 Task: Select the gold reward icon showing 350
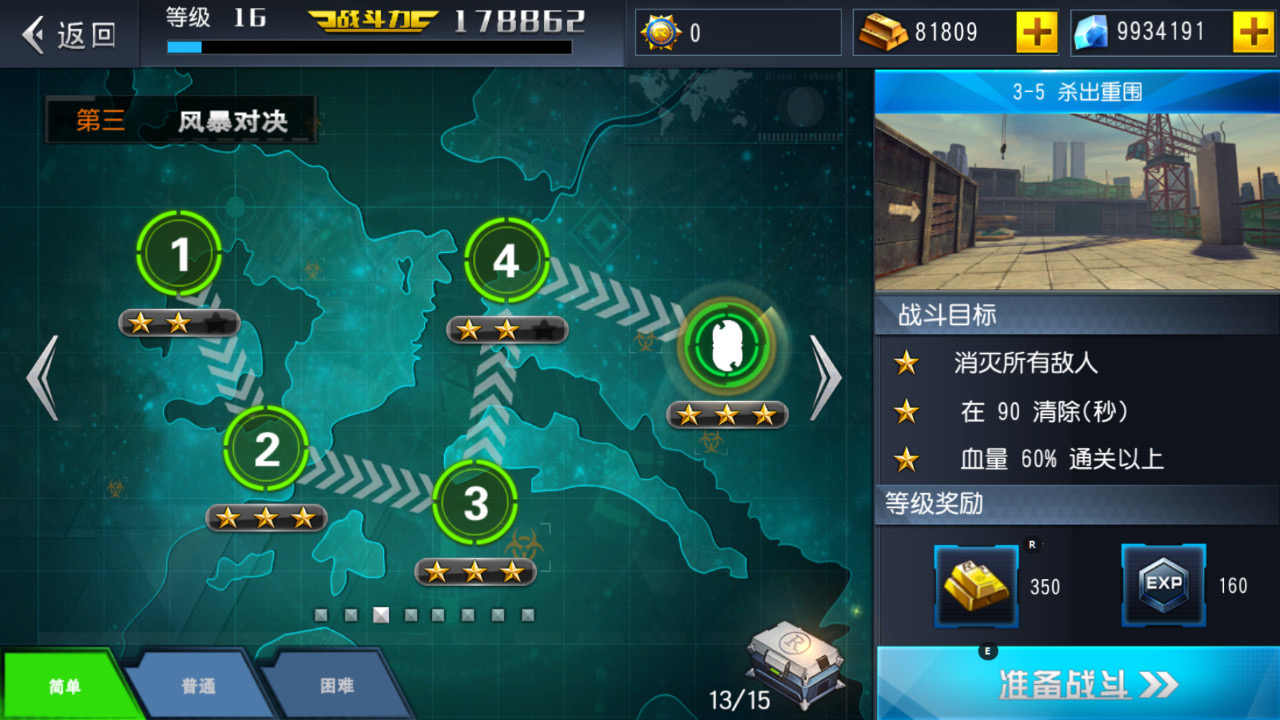(x=975, y=585)
